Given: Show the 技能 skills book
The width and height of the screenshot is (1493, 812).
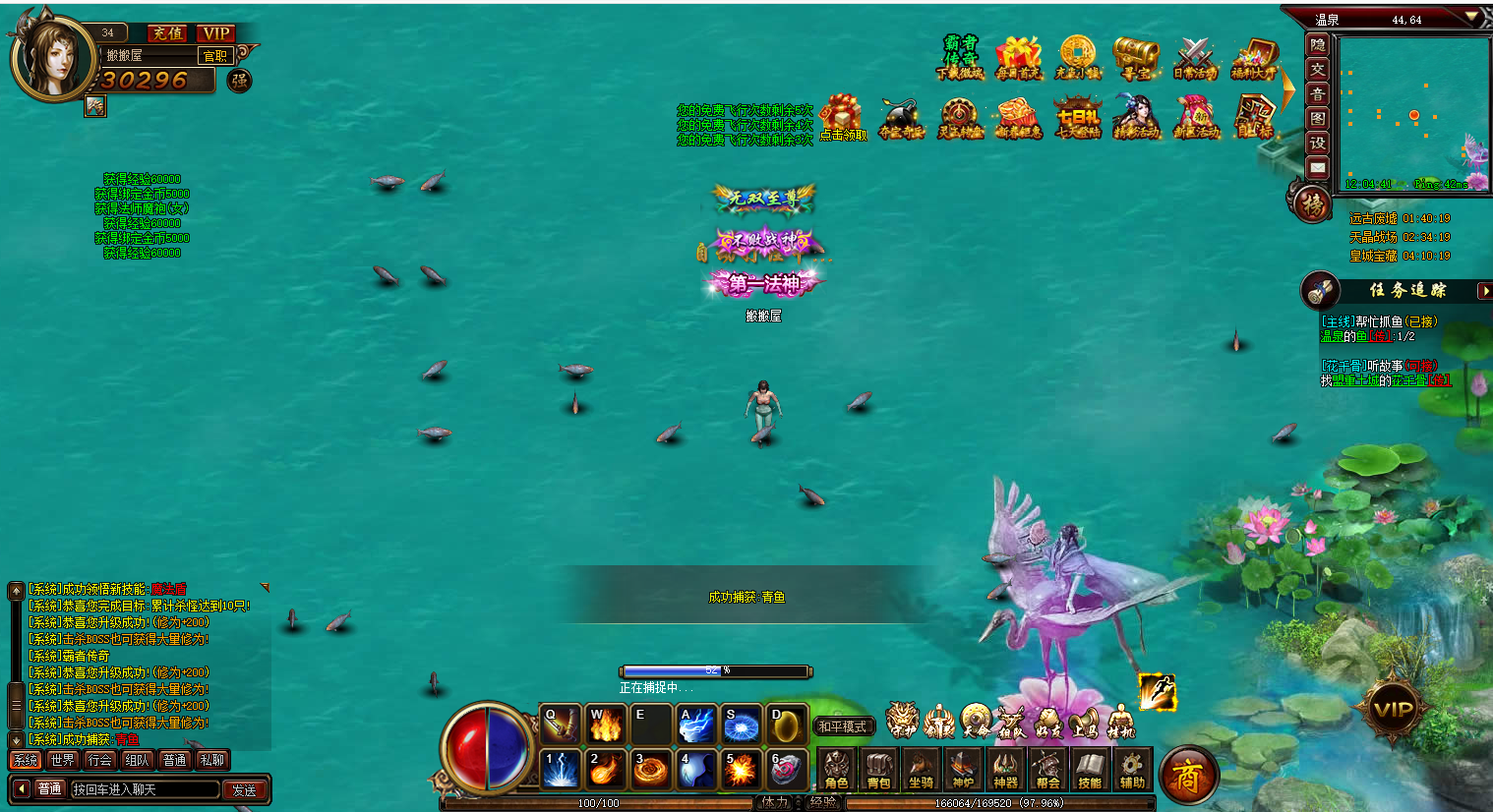Looking at the screenshot, I should coord(1089,769).
